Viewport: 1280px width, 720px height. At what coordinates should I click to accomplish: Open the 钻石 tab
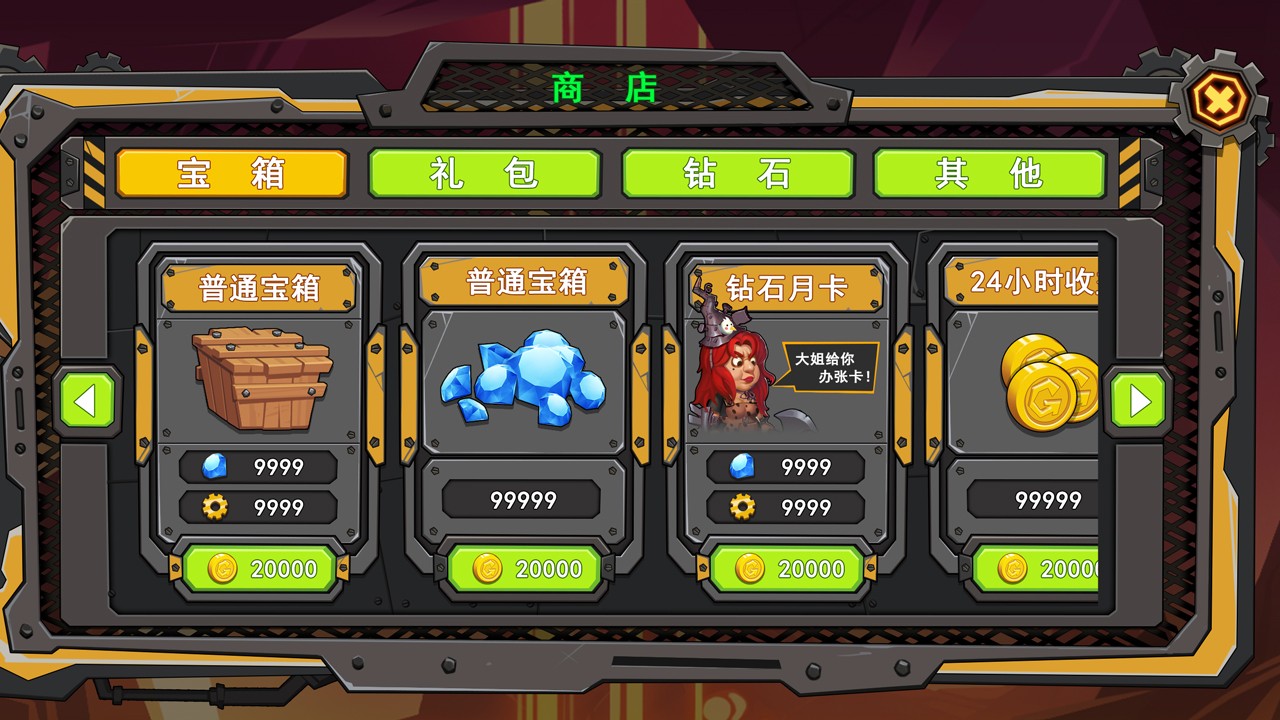pos(737,174)
